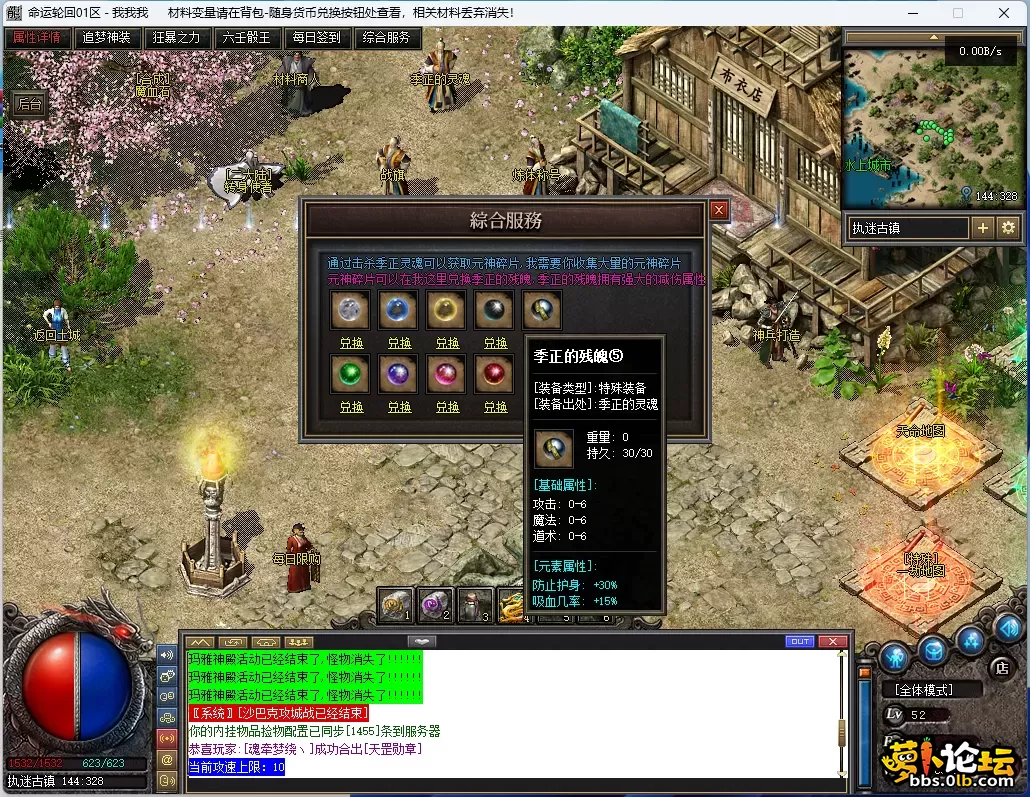Click the plus button beside 执迷古镇
1030x797 pixels.
983,228
